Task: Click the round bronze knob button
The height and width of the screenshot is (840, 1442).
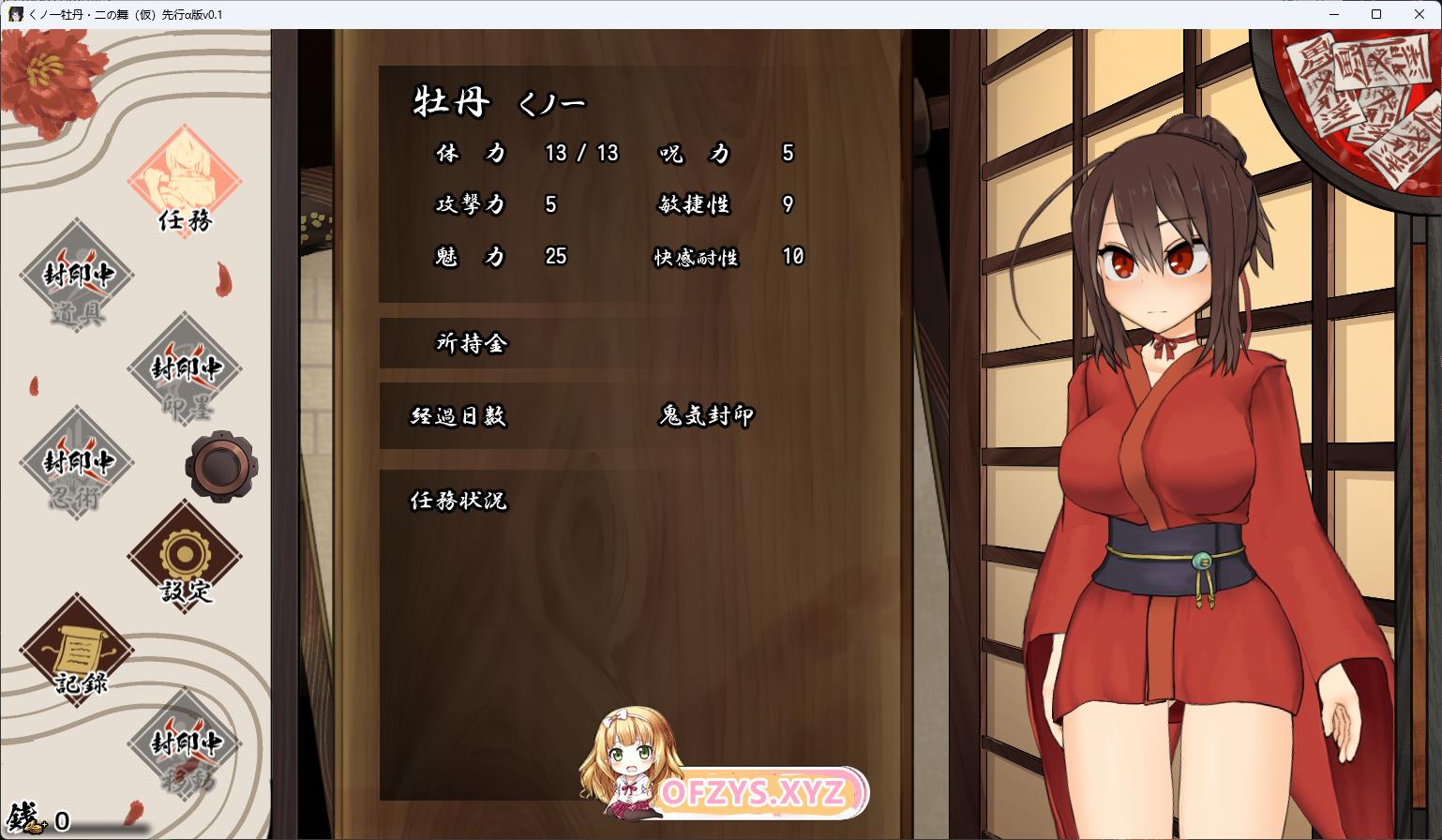Action: [222, 465]
